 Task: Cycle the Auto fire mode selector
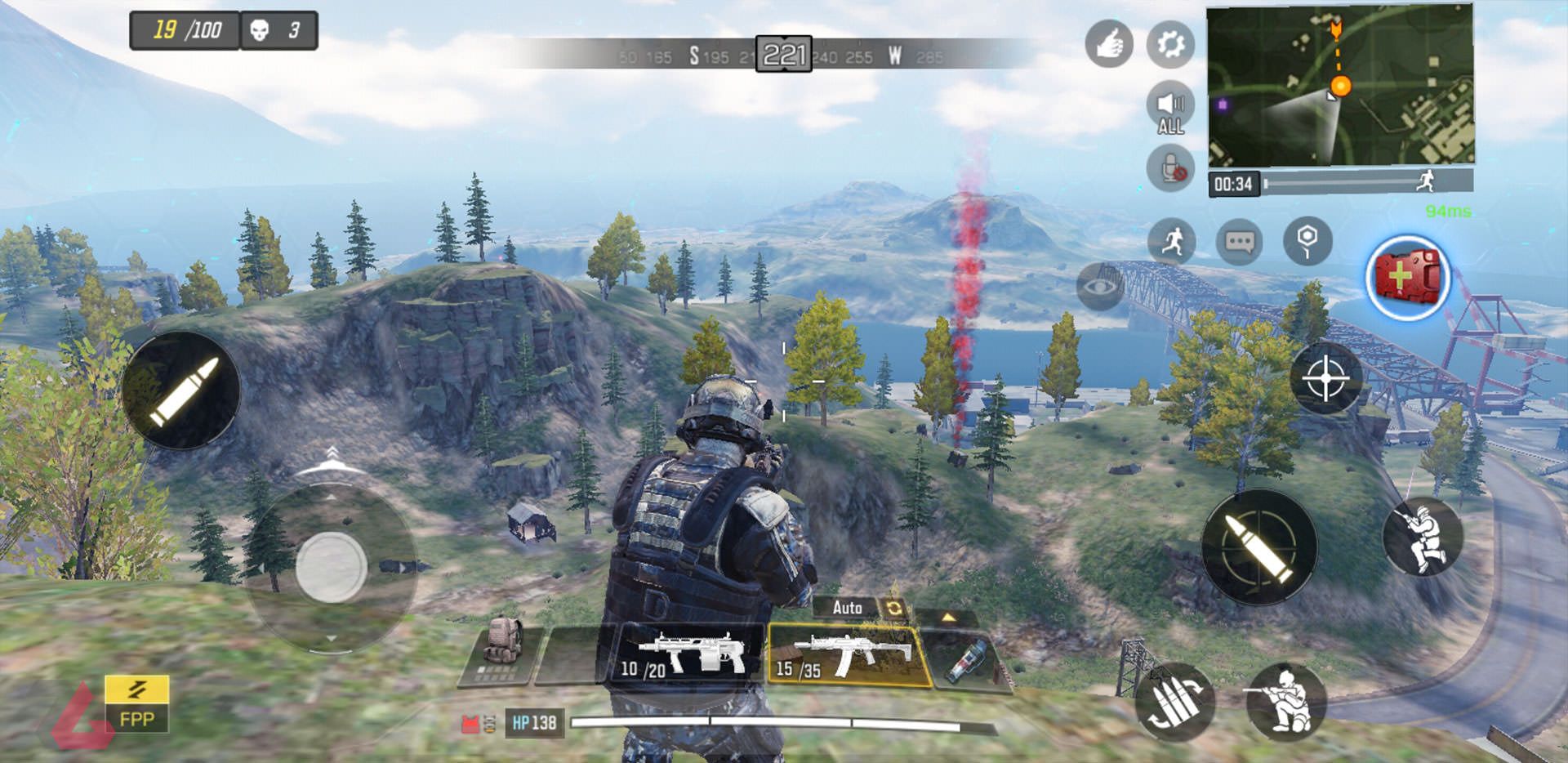848,609
